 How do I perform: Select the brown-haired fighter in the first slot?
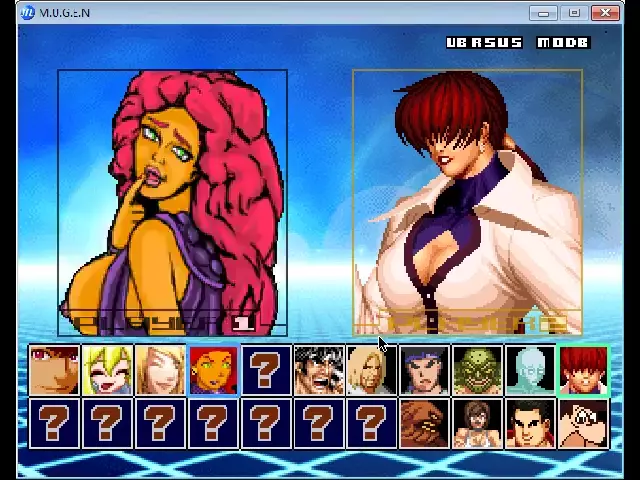[x=54, y=370]
